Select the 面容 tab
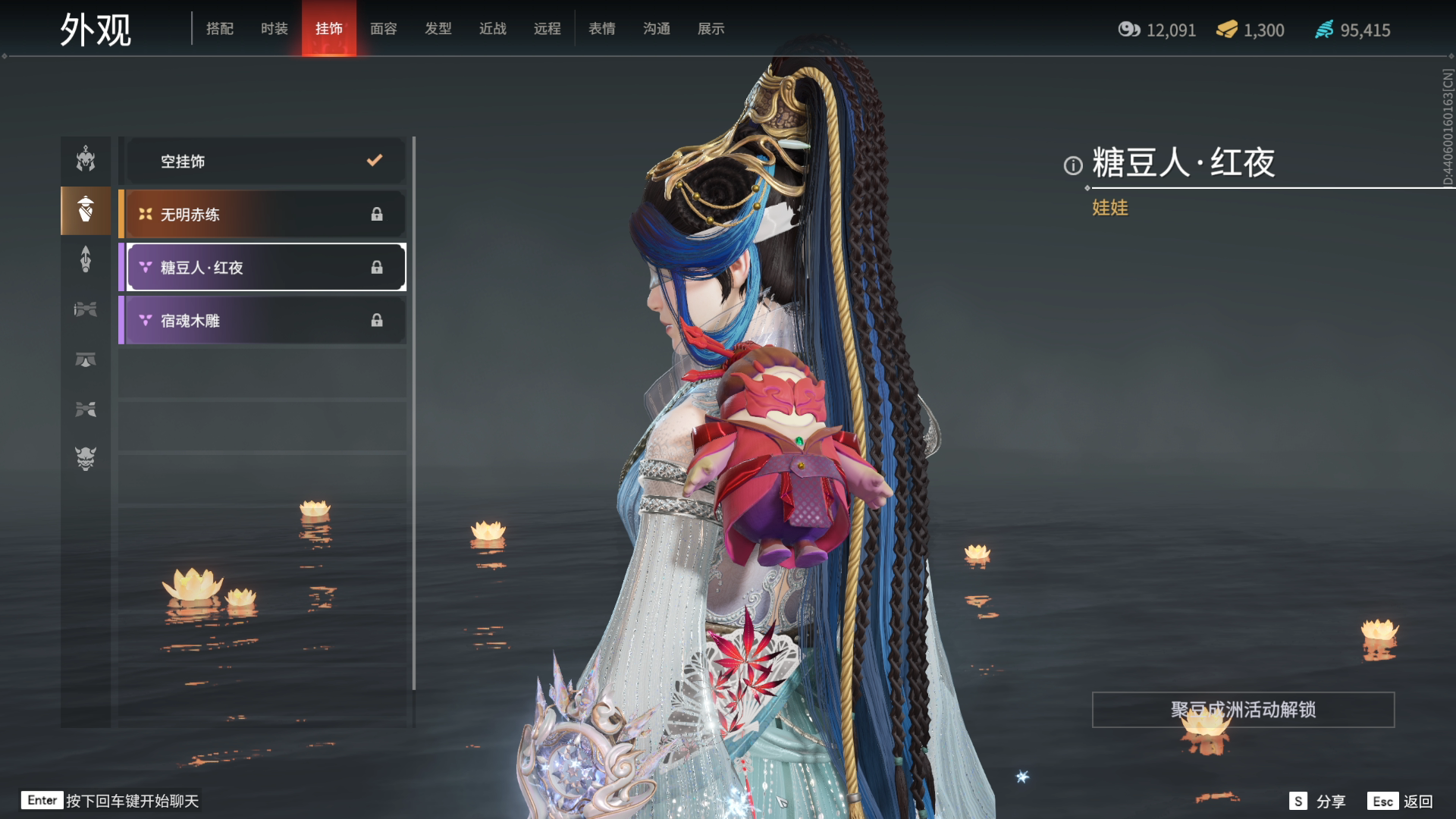This screenshot has width=1456, height=819. tap(384, 29)
